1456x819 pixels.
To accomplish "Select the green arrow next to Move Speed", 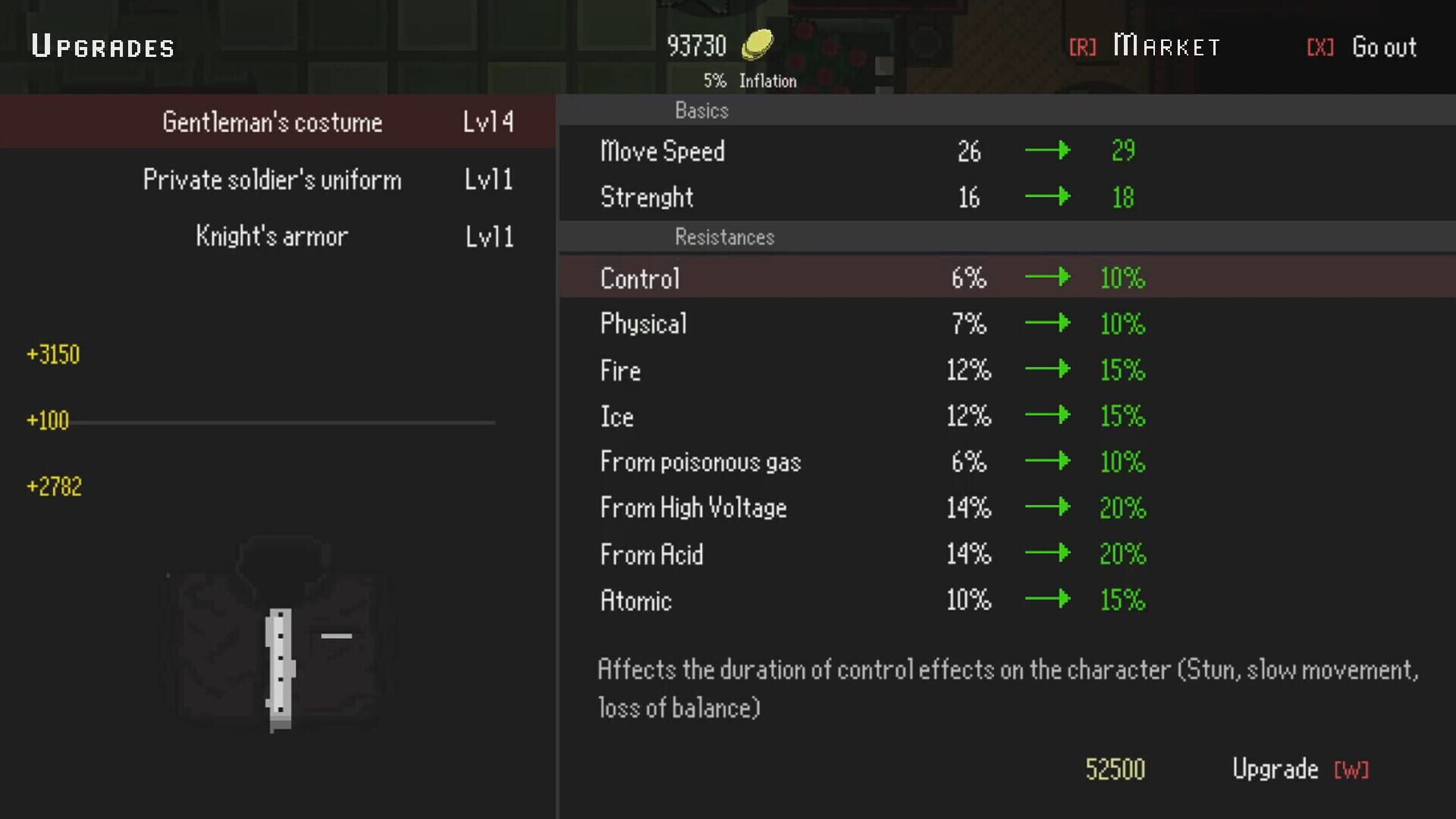I will click(1048, 150).
